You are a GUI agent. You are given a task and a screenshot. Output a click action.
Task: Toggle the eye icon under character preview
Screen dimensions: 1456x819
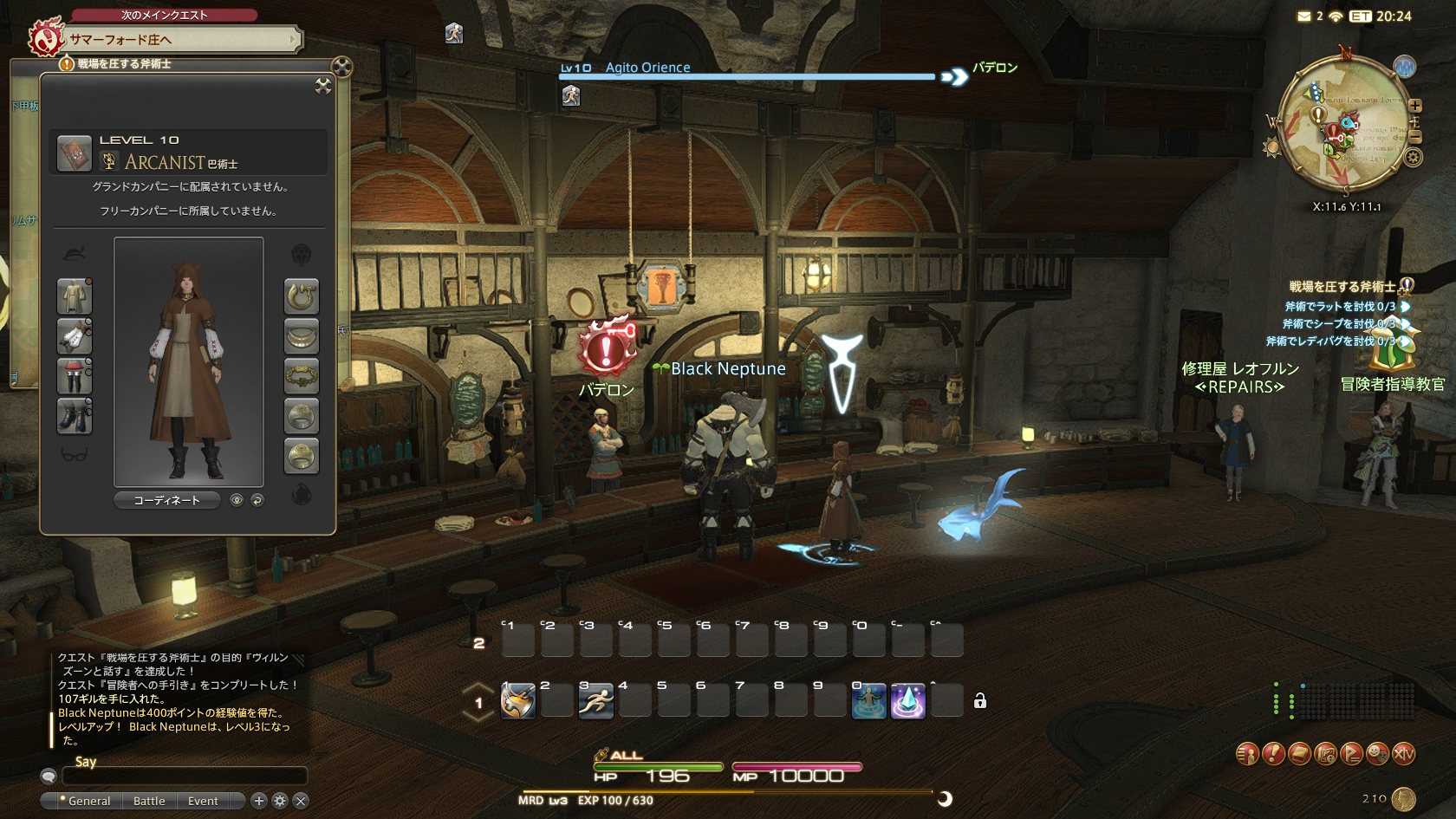(x=237, y=500)
